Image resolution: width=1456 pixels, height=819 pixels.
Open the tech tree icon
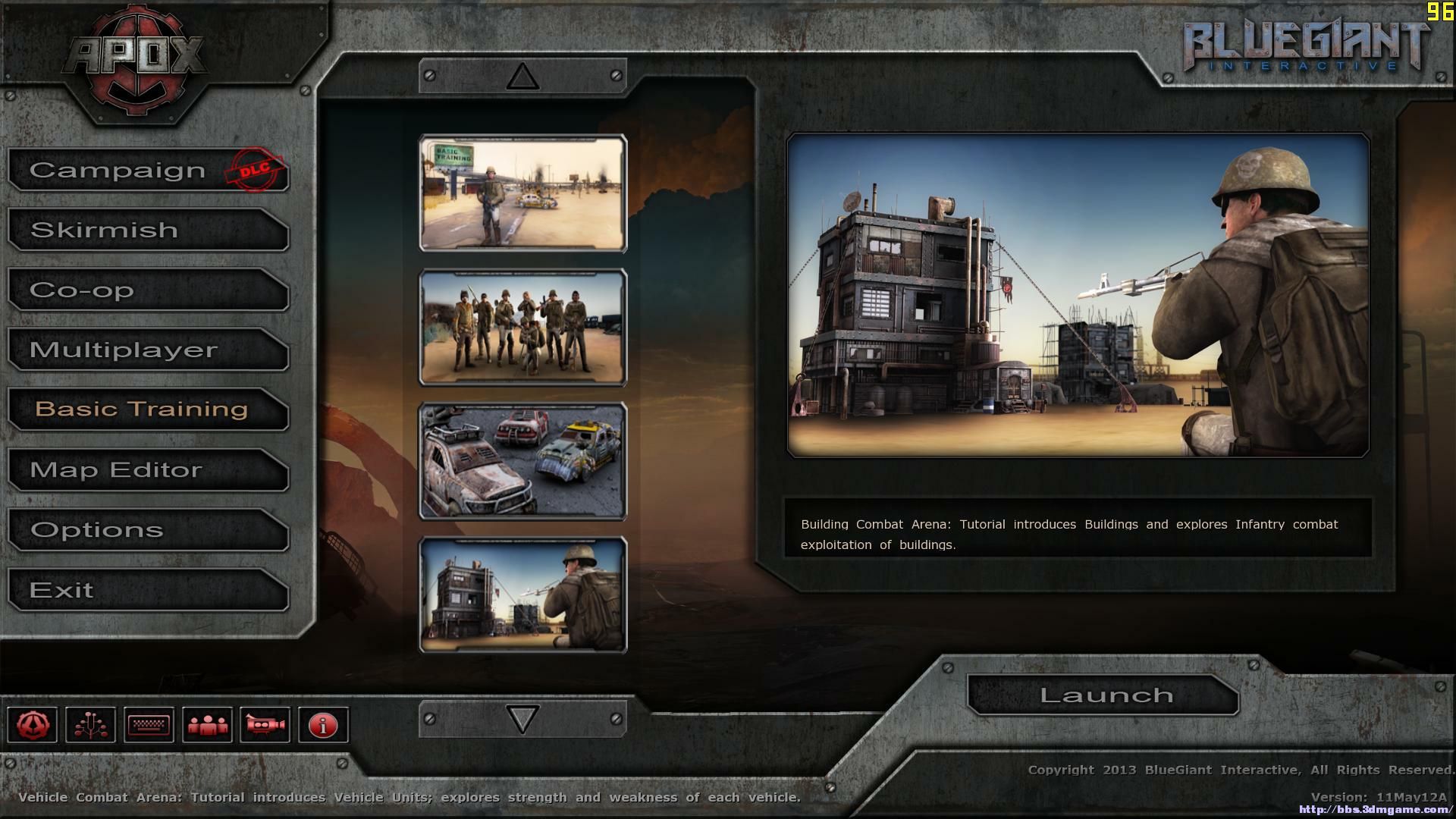(91, 725)
